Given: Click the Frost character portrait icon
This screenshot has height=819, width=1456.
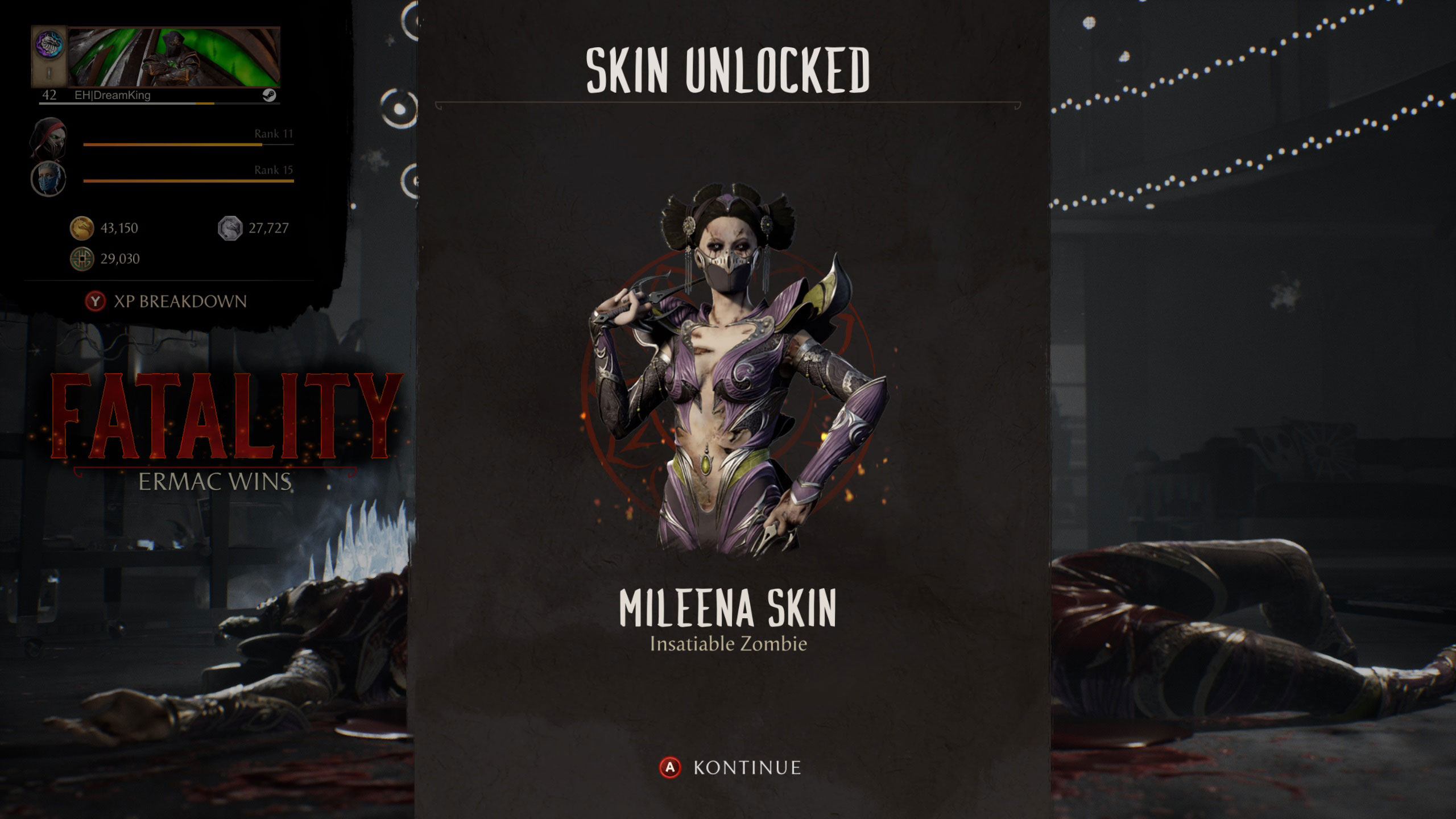Looking at the screenshot, I should (x=49, y=177).
